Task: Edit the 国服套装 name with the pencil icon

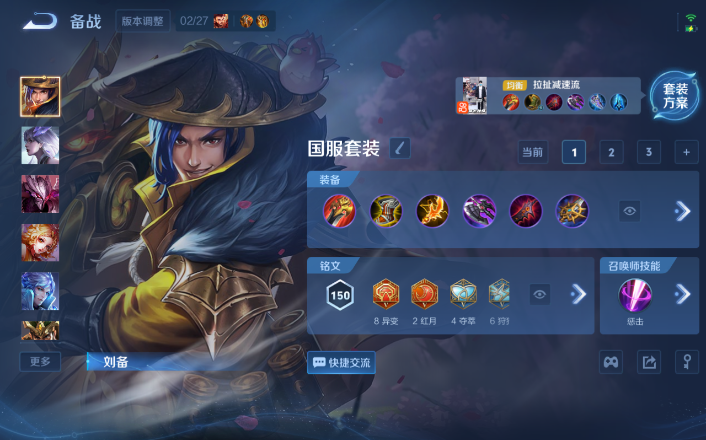Action: (400, 149)
